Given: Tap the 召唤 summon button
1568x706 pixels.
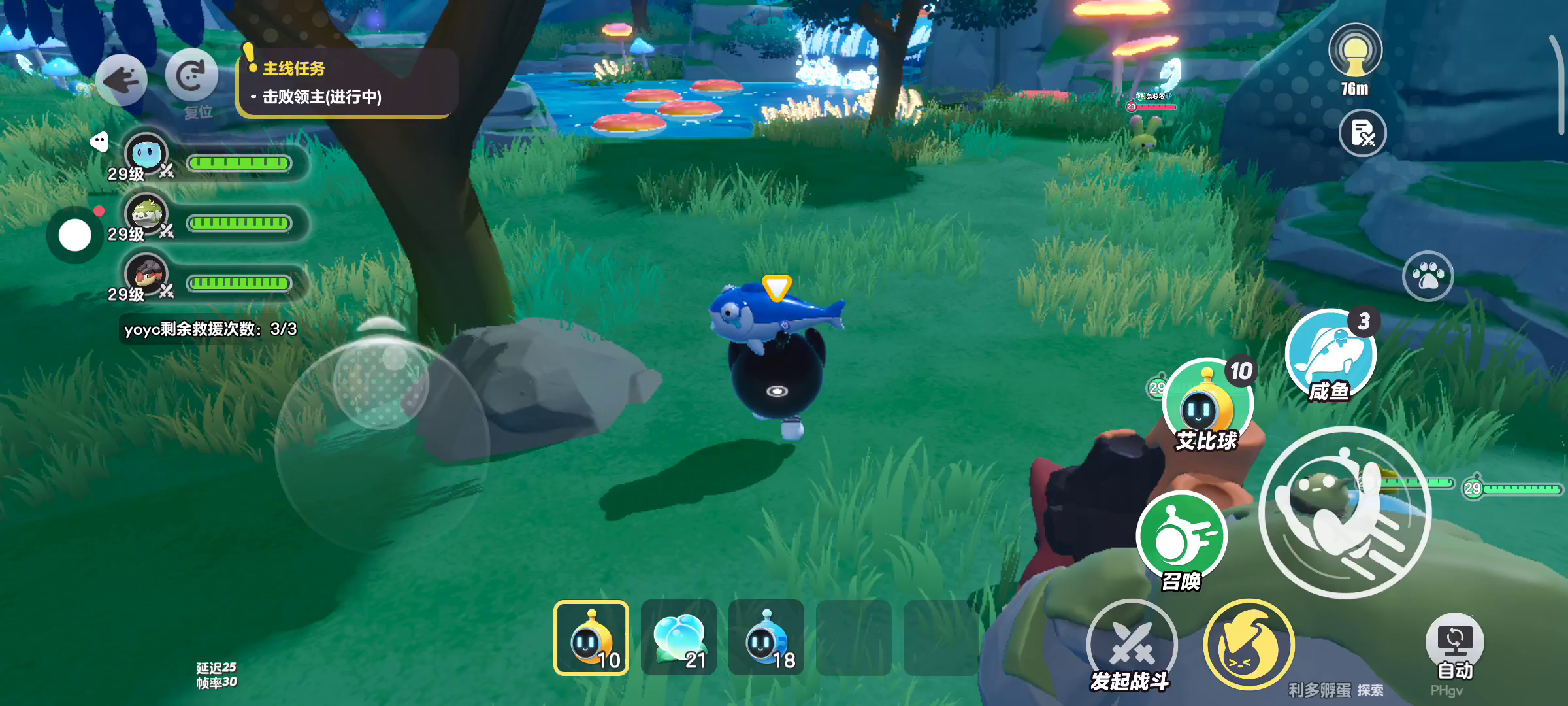Looking at the screenshot, I should pos(1181,537).
